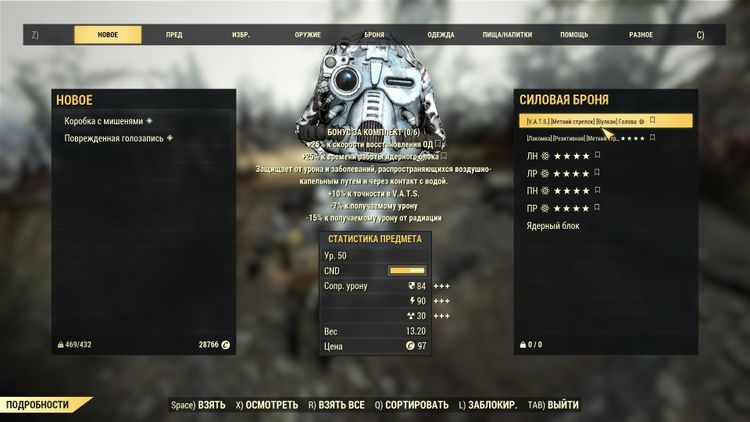Choose the ПИЩА/НАПИТКИ tab
Screen dimensions: 750x422
tap(507, 35)
